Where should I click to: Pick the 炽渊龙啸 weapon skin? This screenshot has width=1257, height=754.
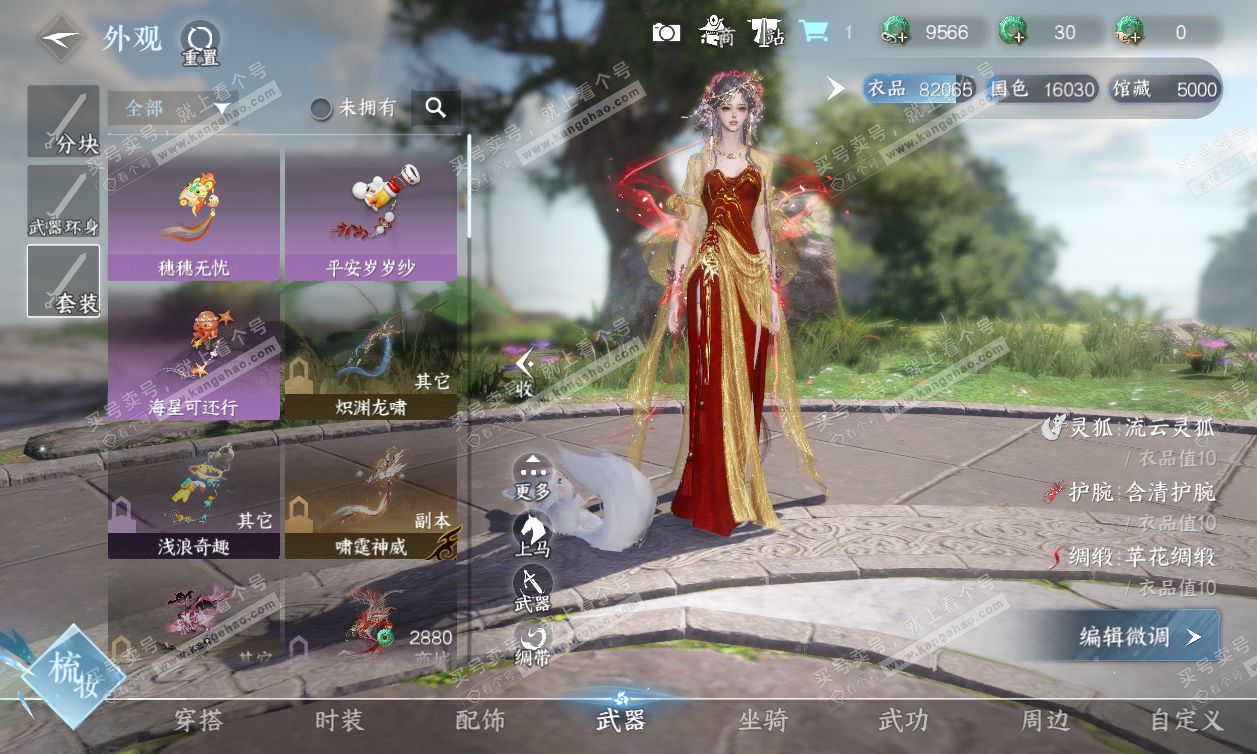[371, 356]
